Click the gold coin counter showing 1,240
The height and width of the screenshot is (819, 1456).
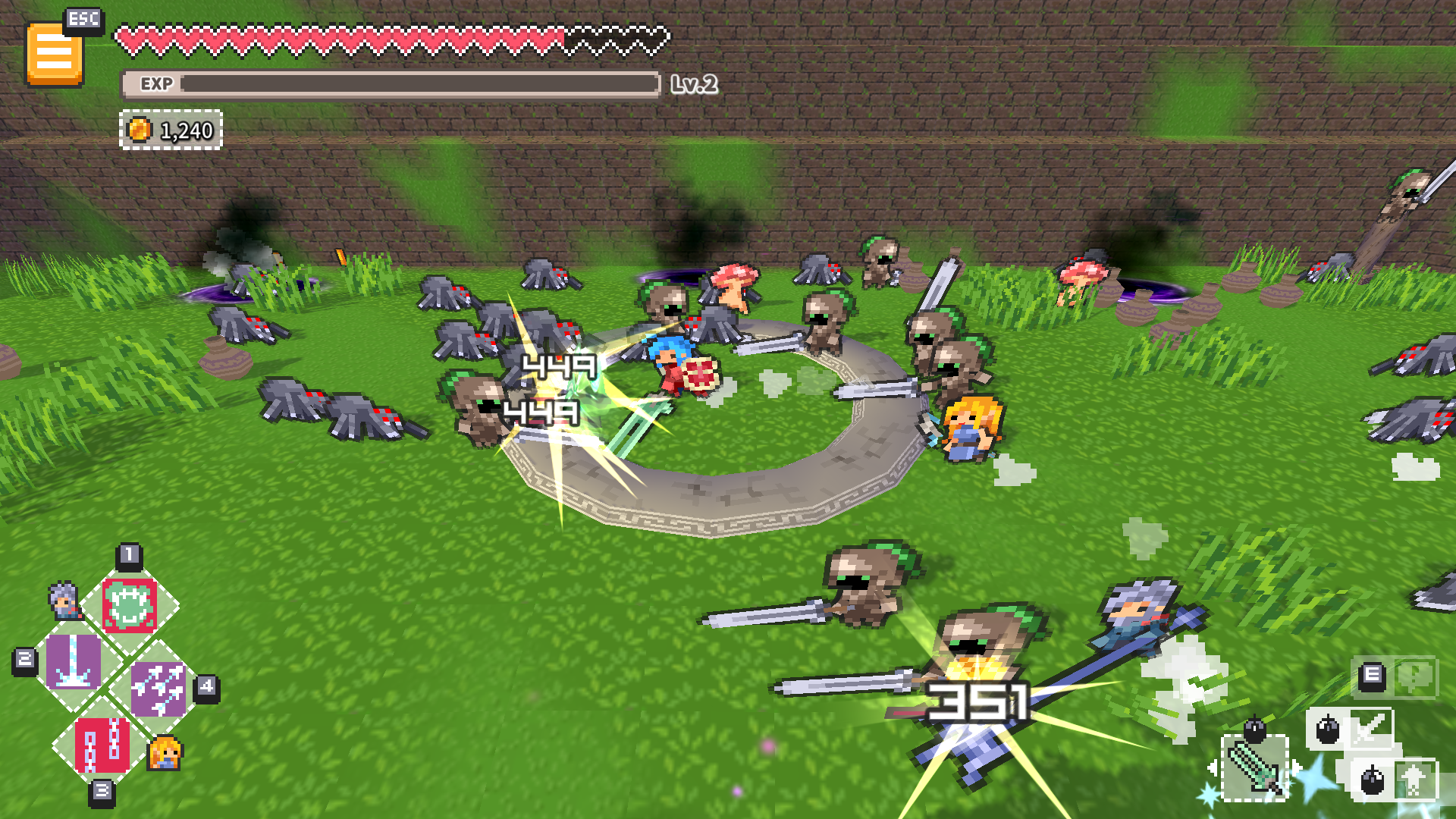click(171, 130)
